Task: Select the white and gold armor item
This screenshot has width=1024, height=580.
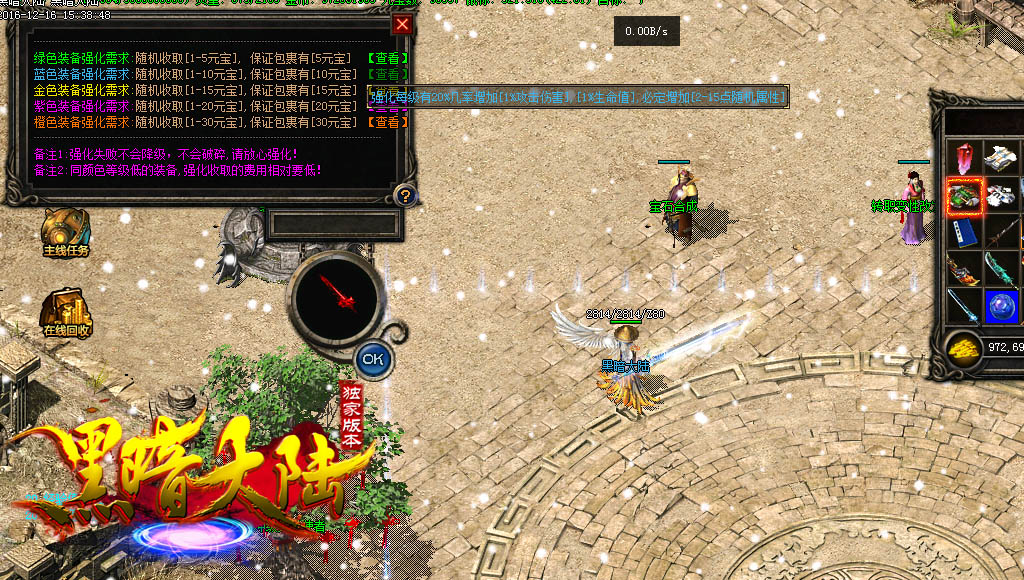Action: 1001,159
